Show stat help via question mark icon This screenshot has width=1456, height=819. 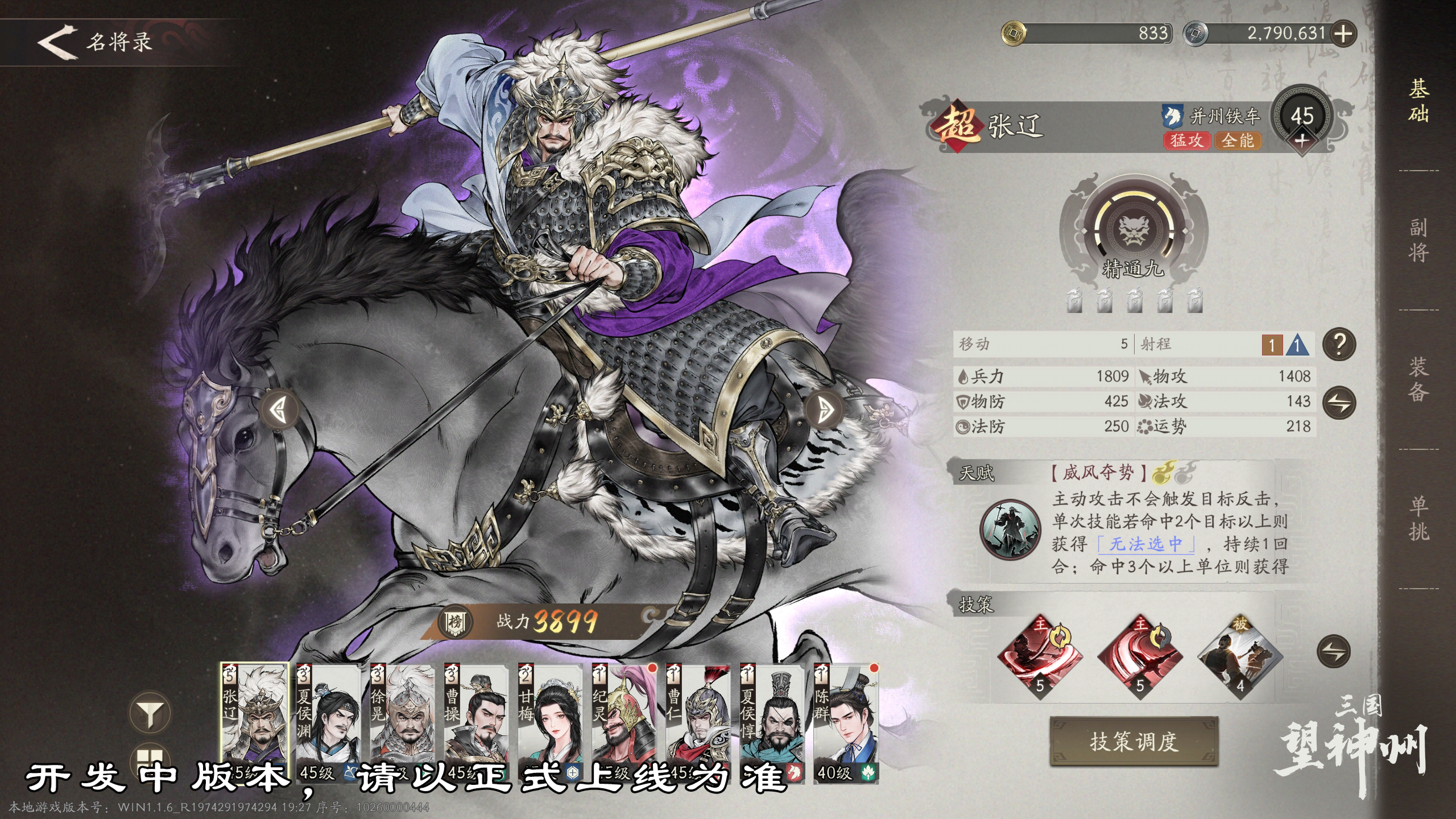click(x=1339, y=344)
